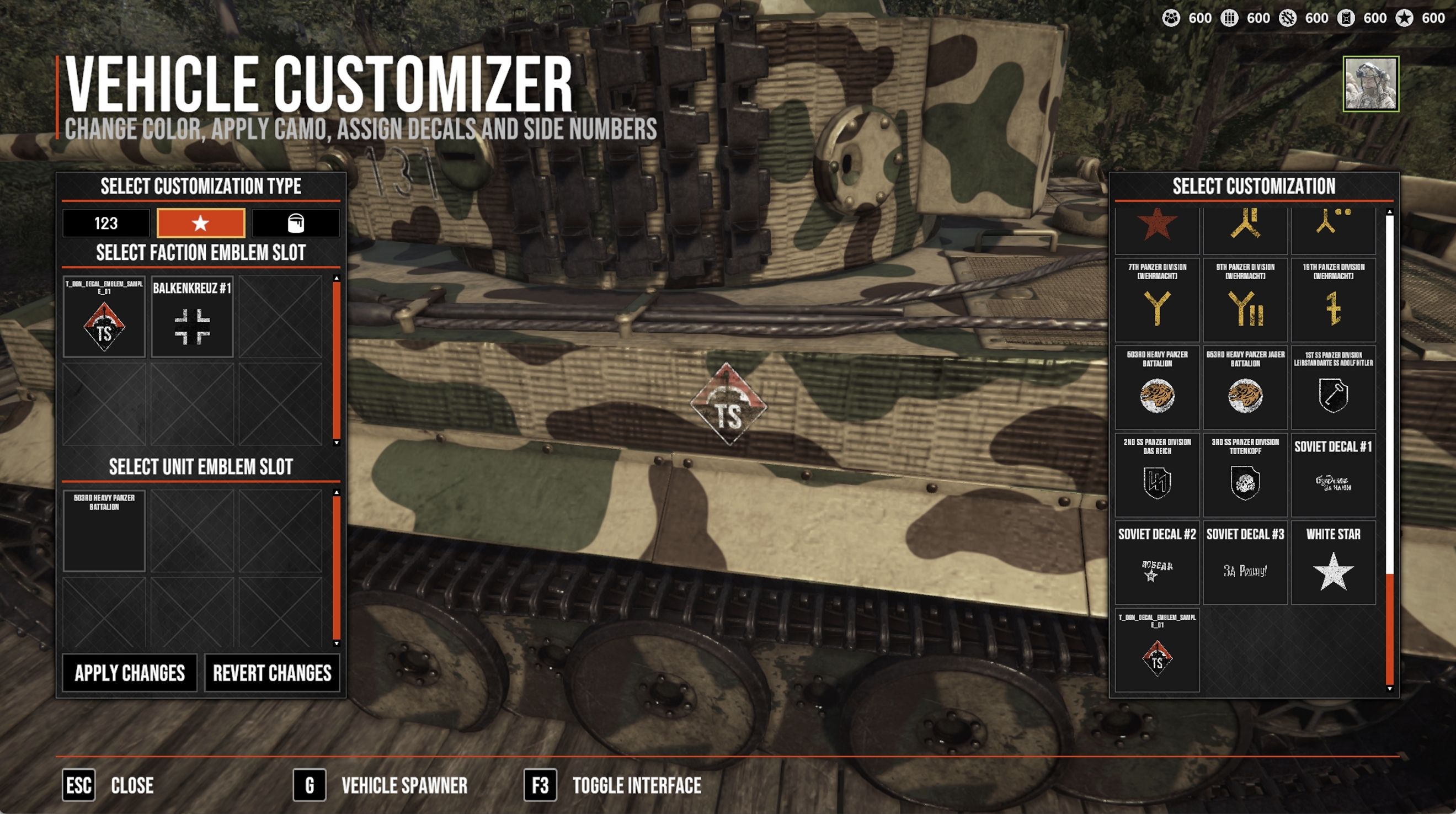Screen dimensions: 1456x814
Task: Open the paint bucket color tab
Action: (x=296, y=223)
